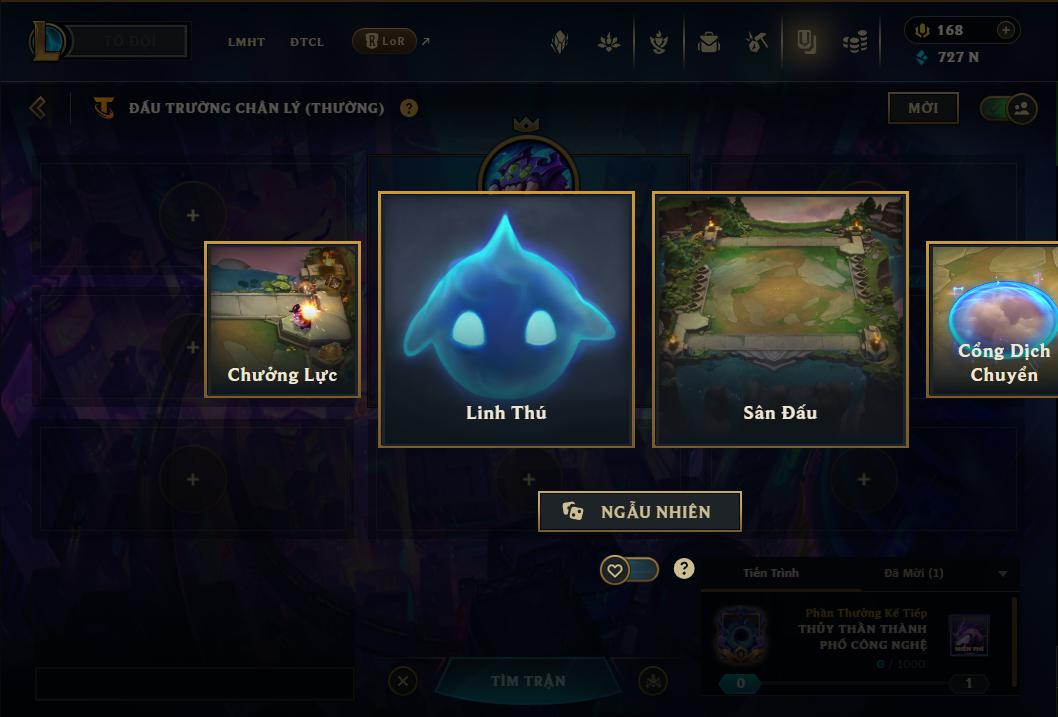This screenshot has height=717, width=1058.
Task: Open the backpack collection icon
Action: [709, 42]
